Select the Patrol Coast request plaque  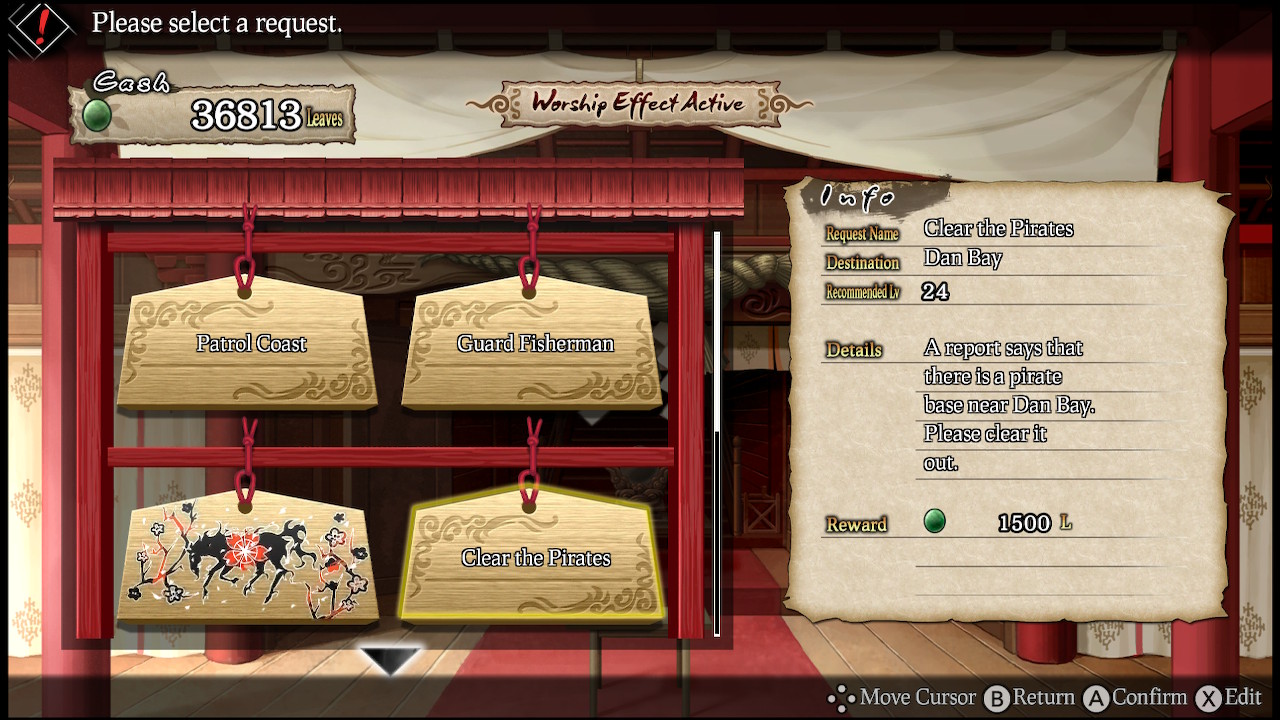pyautogui.click(x=249, y=343)
